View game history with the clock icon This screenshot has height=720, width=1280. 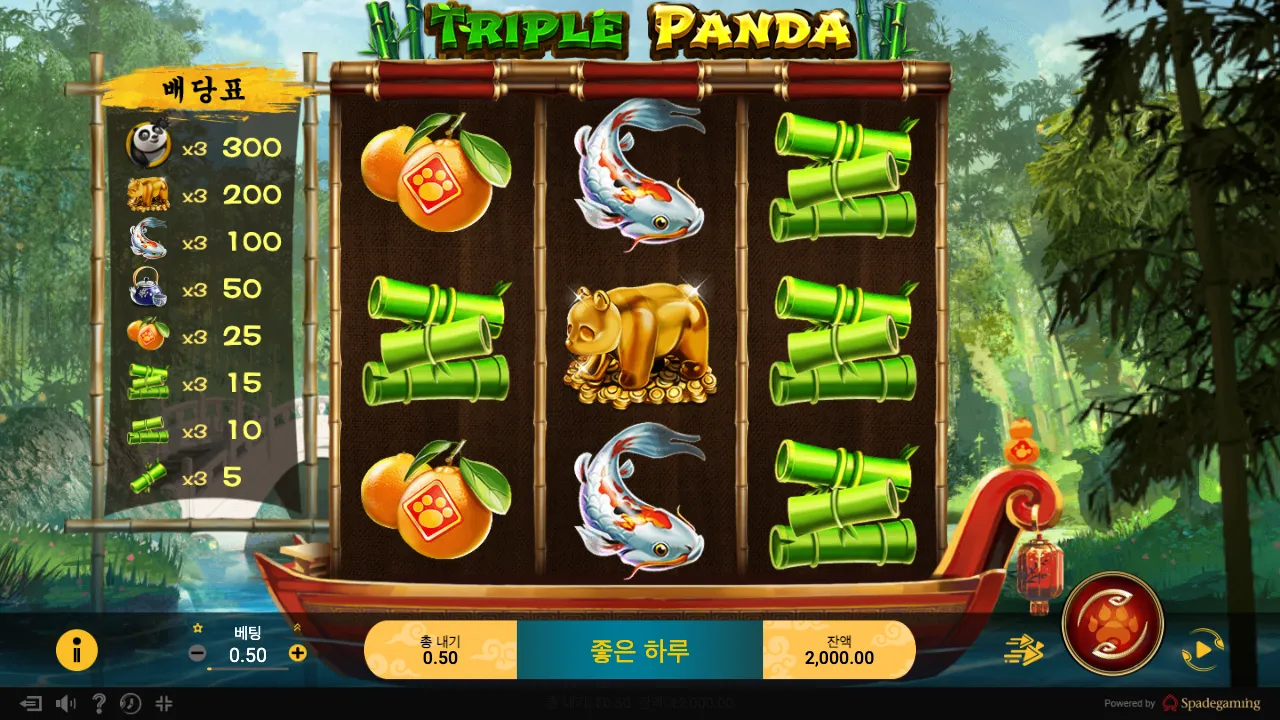point(130,703)
